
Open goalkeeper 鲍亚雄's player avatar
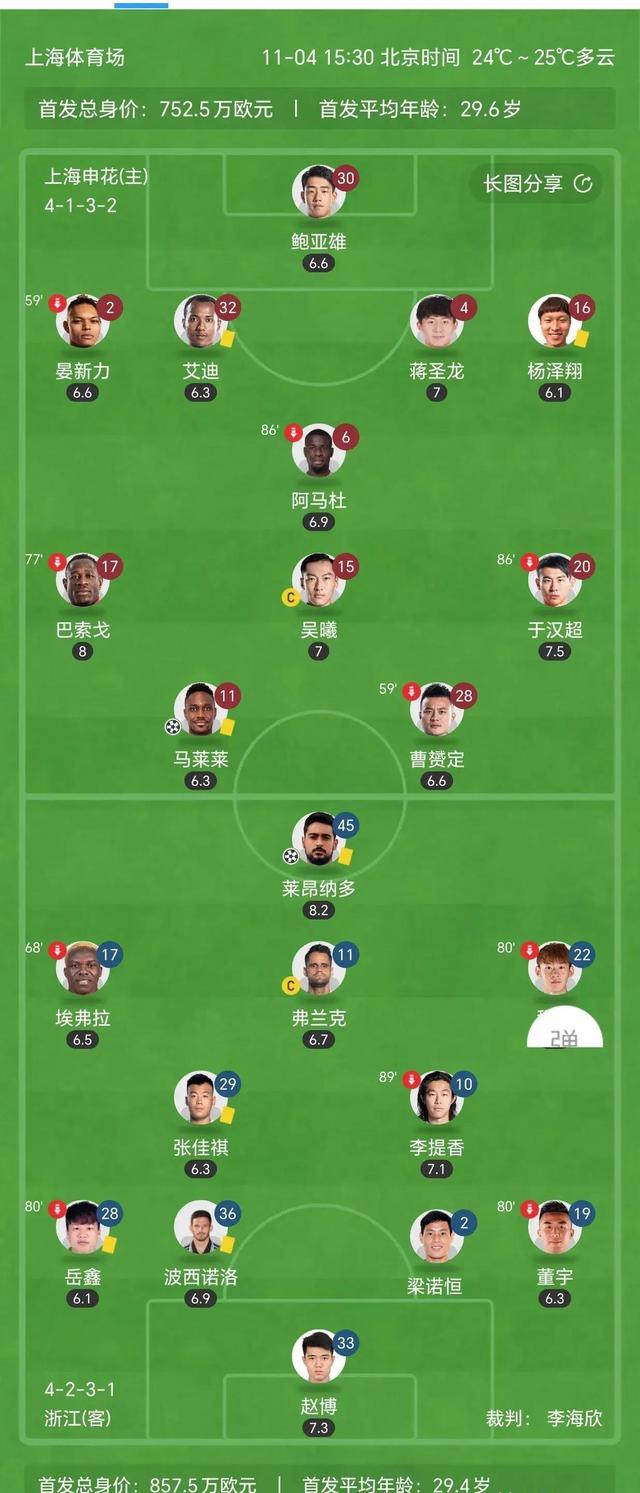pos(318,192)
